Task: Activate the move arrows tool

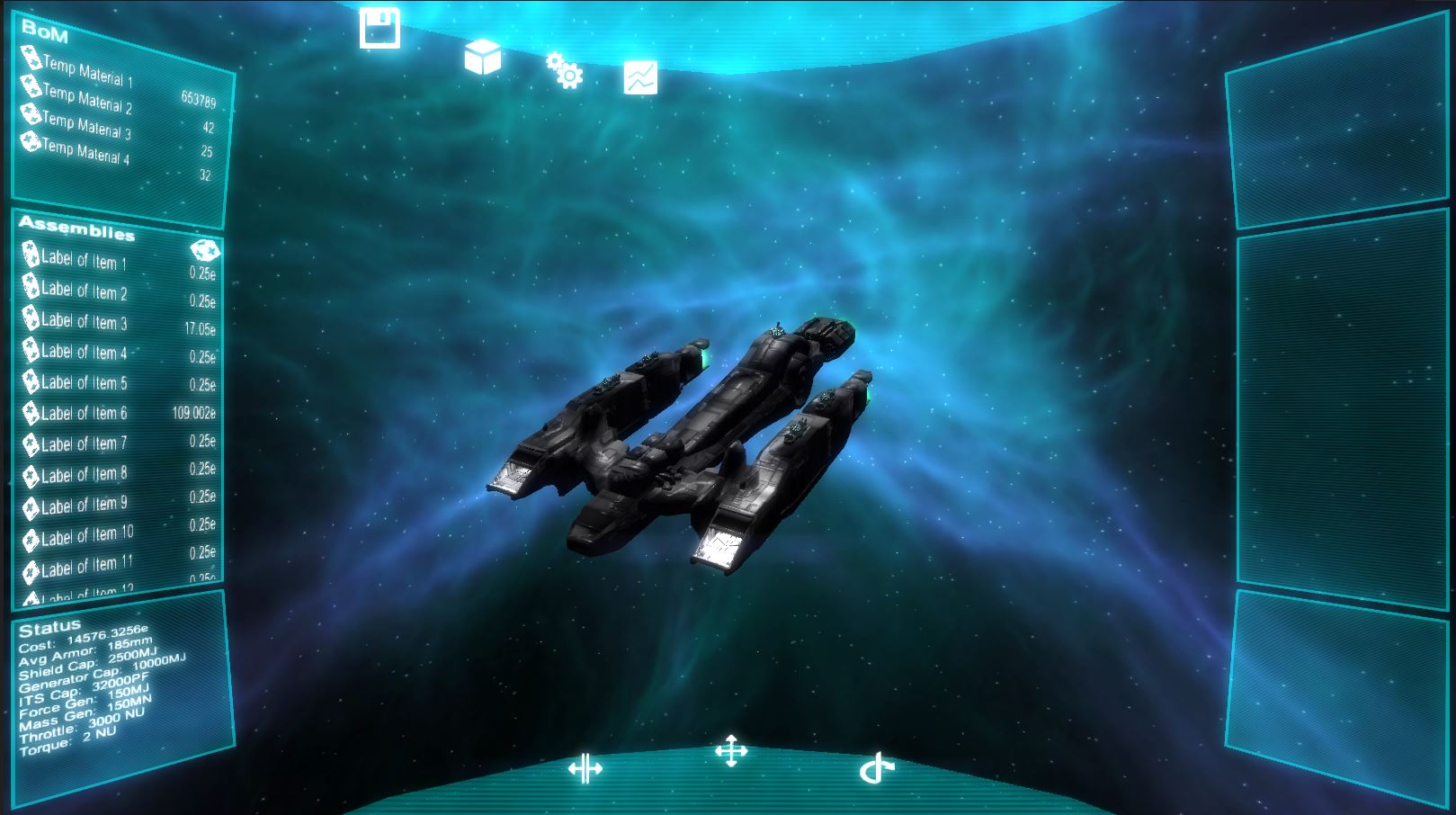Action: [x=732, y=750]
